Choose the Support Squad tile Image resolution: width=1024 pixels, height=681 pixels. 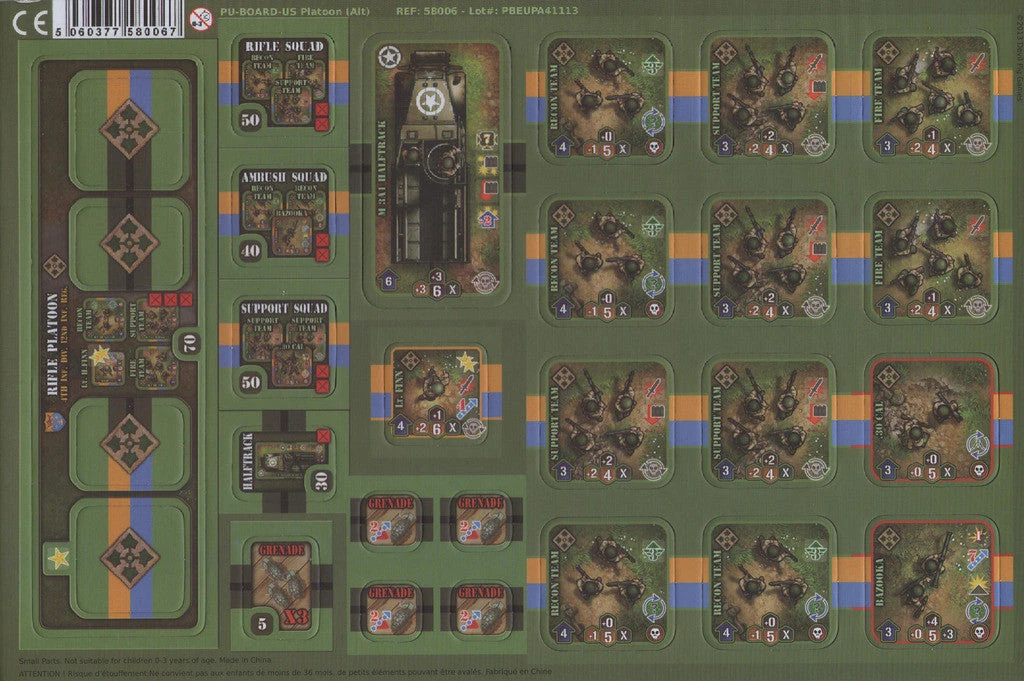tap(283, 345)
